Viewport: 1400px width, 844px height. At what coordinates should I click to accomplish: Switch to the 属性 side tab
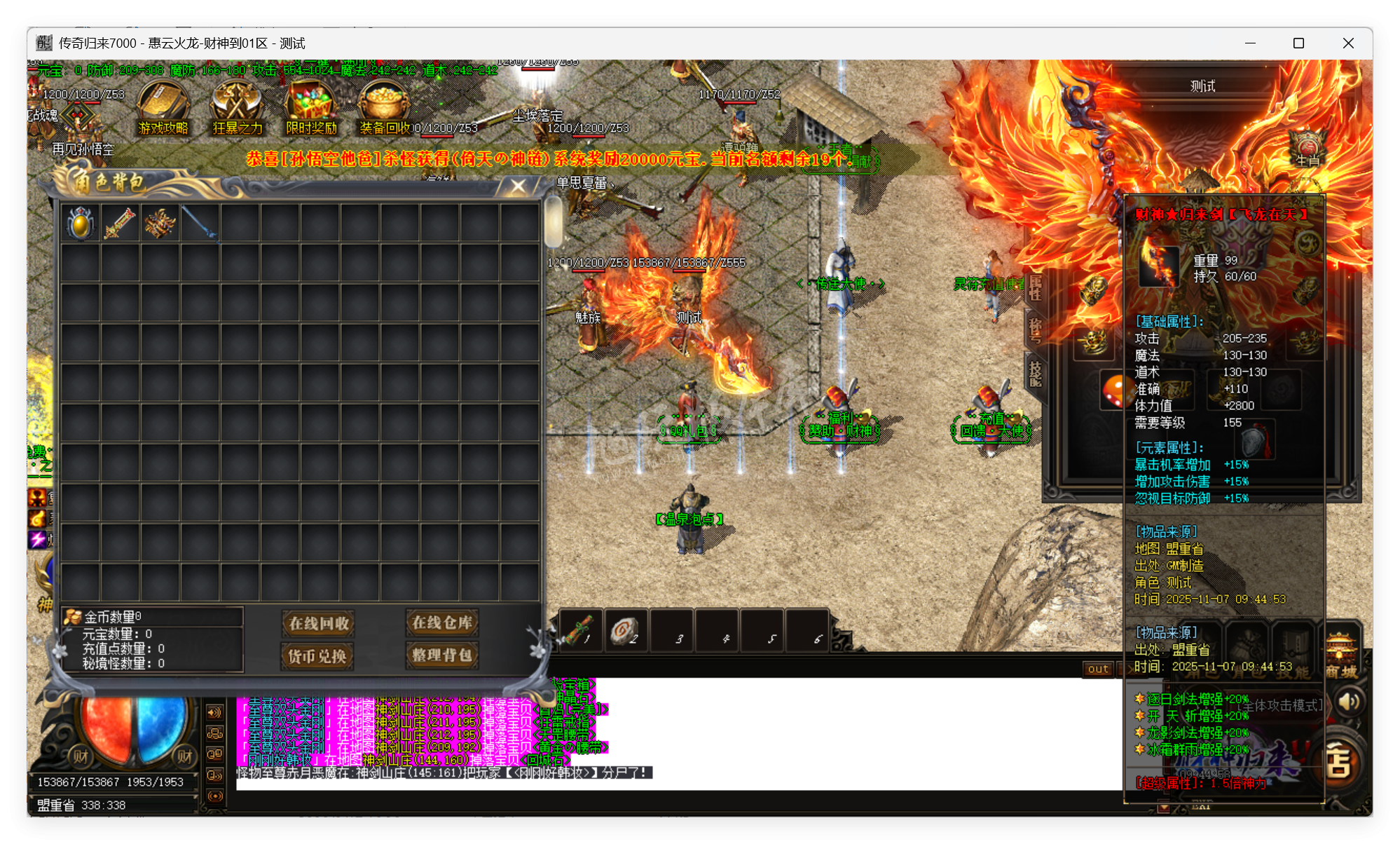pyautogui.click(x=1035, y=287)
